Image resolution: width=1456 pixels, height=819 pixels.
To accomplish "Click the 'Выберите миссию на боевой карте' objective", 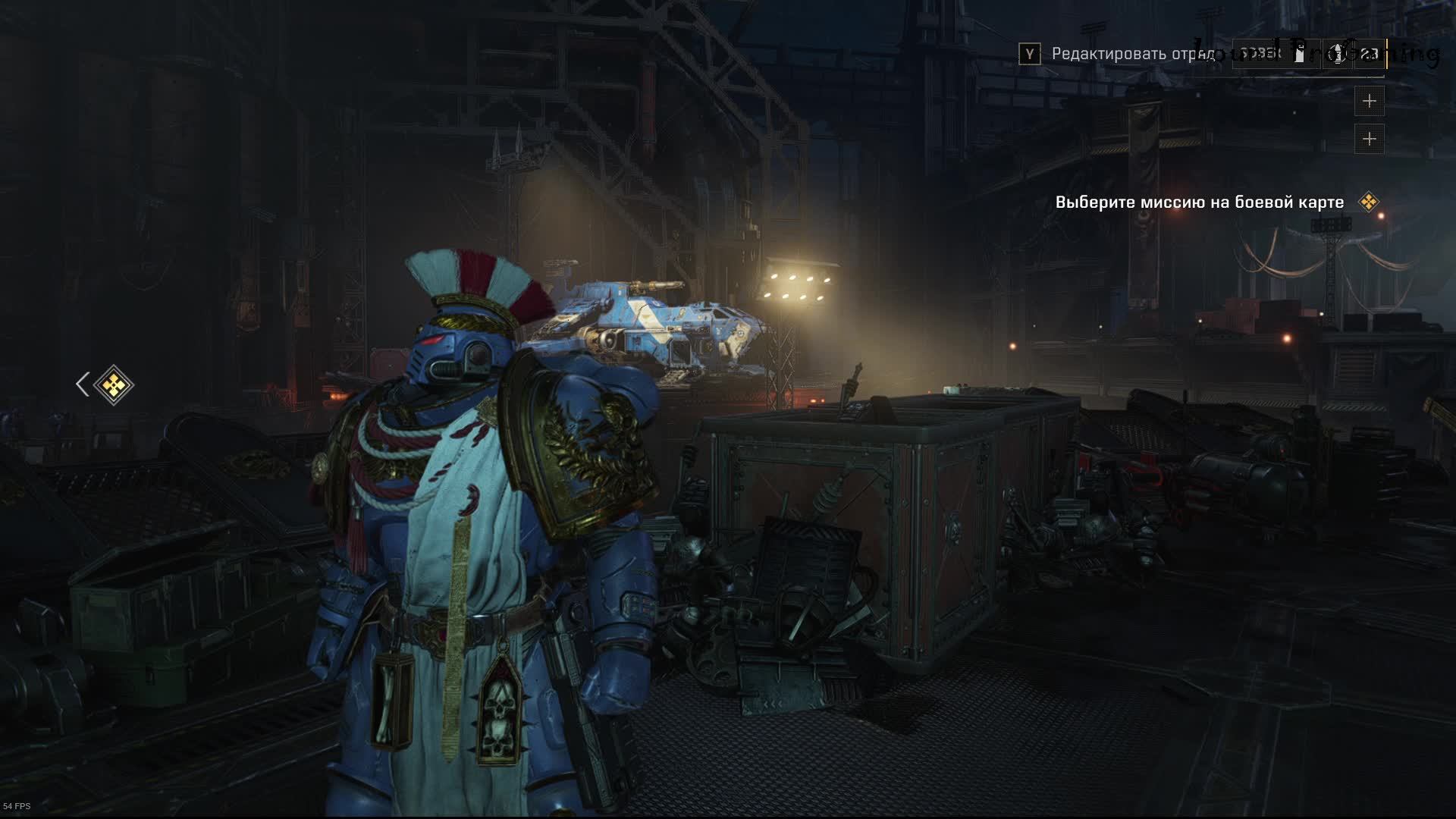I will point(1199,202).
